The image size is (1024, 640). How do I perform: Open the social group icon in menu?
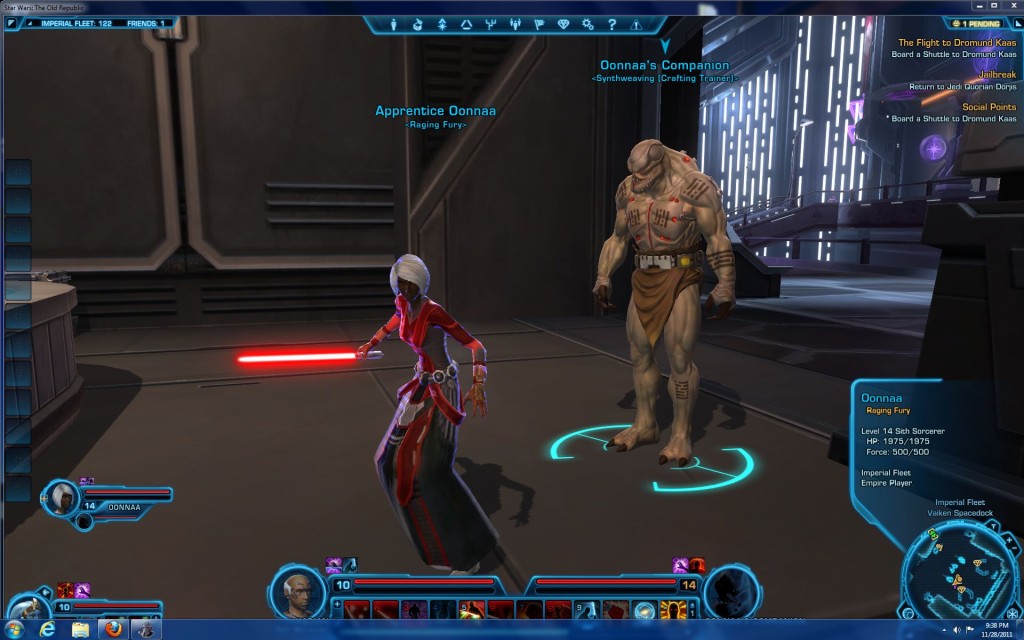(x=515, y=24)
